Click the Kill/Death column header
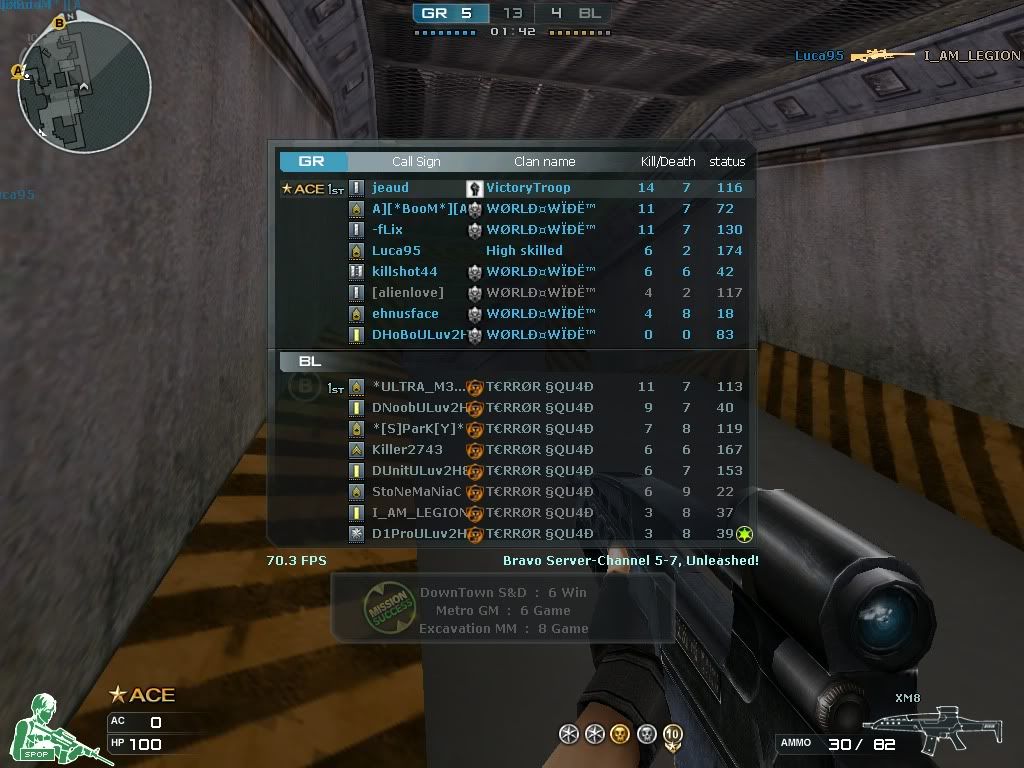 click(667, 162)
